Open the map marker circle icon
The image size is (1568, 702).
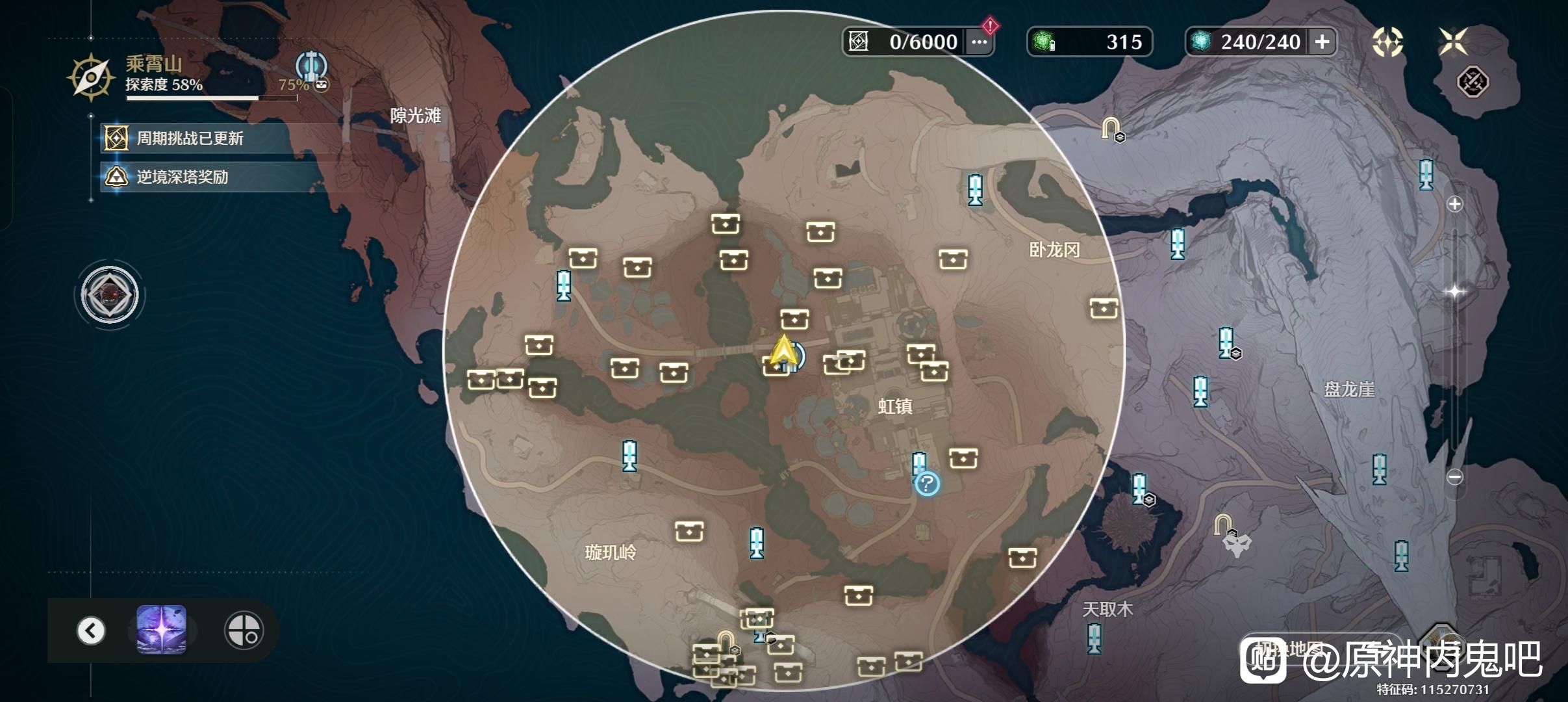[244, 630]
